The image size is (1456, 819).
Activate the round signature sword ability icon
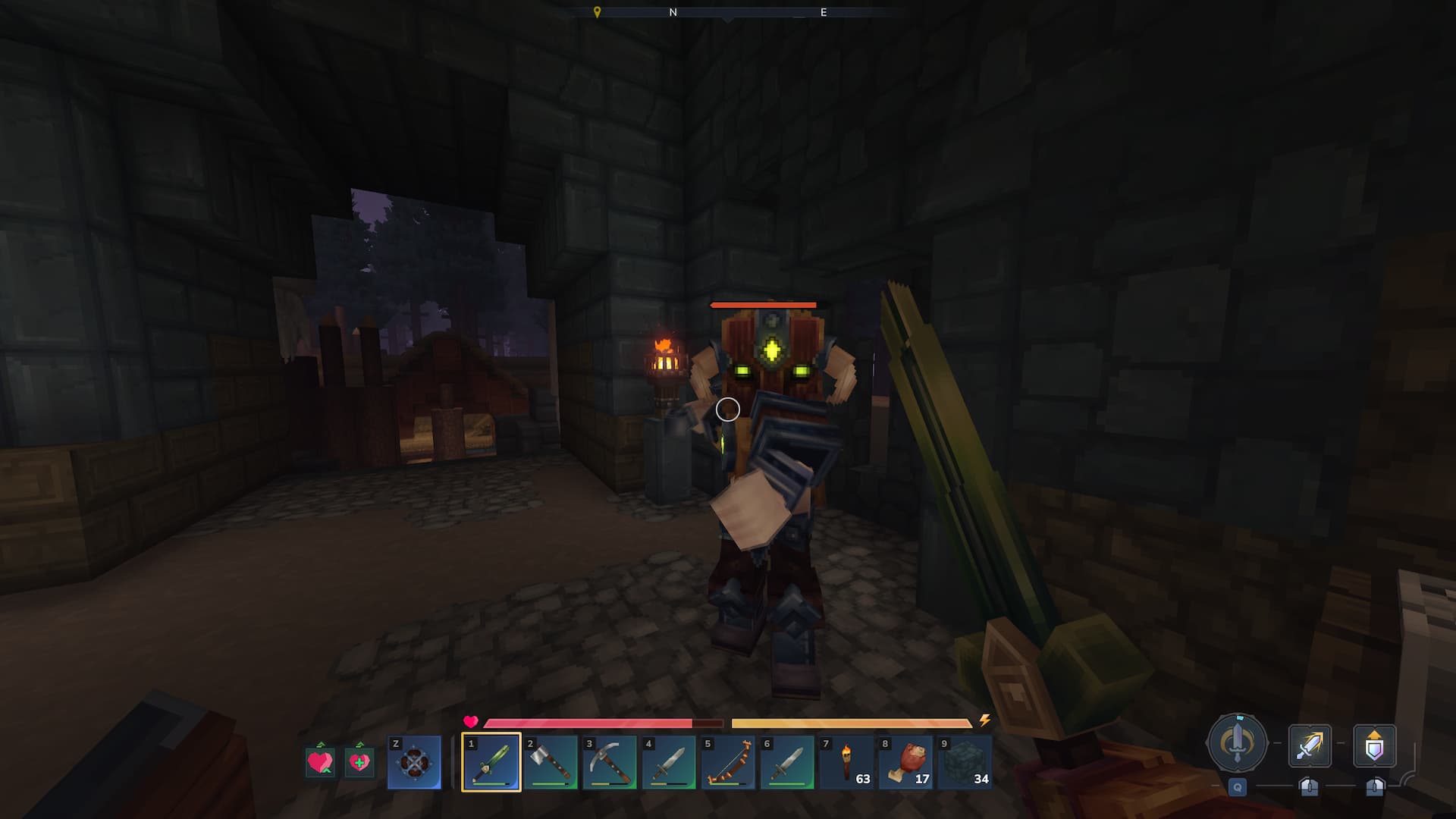pyautogui.click(x=1237, y=744)
